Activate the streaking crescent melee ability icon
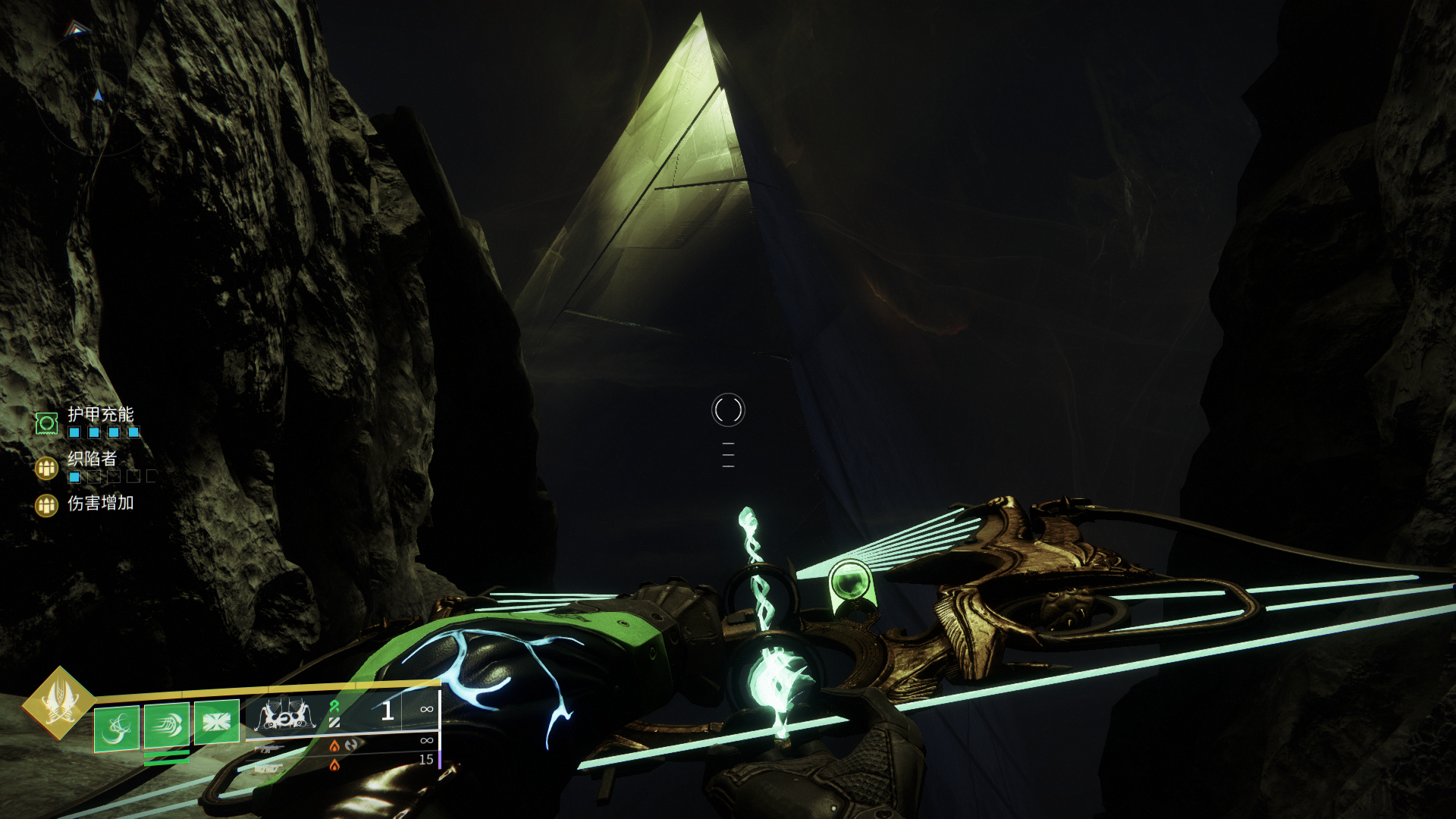The height and width of the screenshot is (819, 1456). click(167, 725)
